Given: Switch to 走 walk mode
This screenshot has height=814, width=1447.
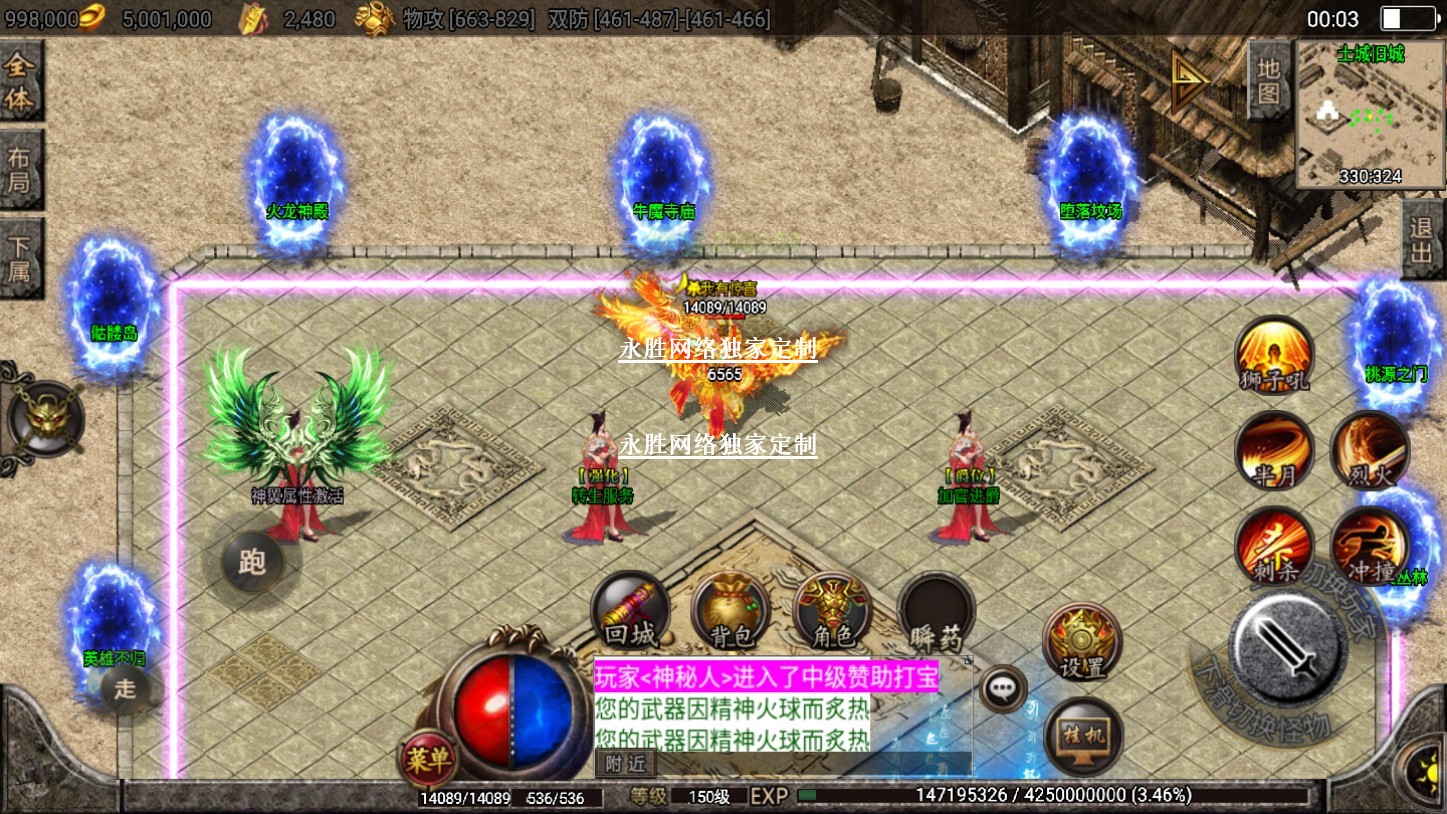Looking at the screenshot, I should click(125, 688).
